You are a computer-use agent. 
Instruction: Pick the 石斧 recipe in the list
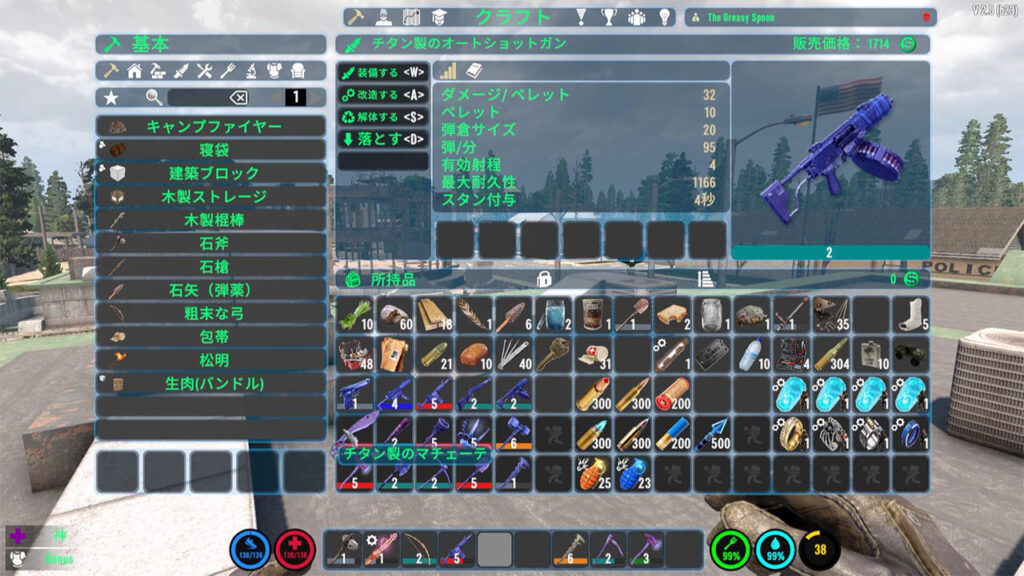(x=211, y=243)
